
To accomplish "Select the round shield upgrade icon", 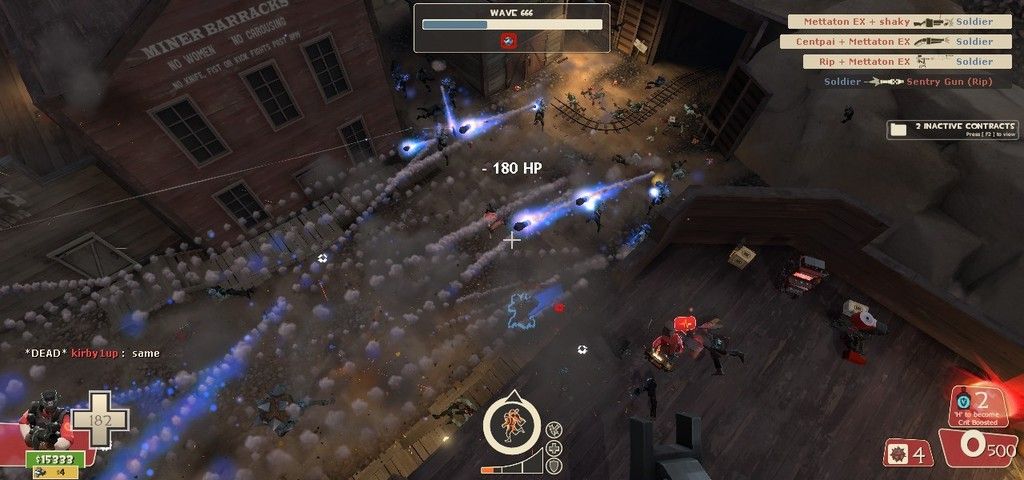I will coord(554,465).
